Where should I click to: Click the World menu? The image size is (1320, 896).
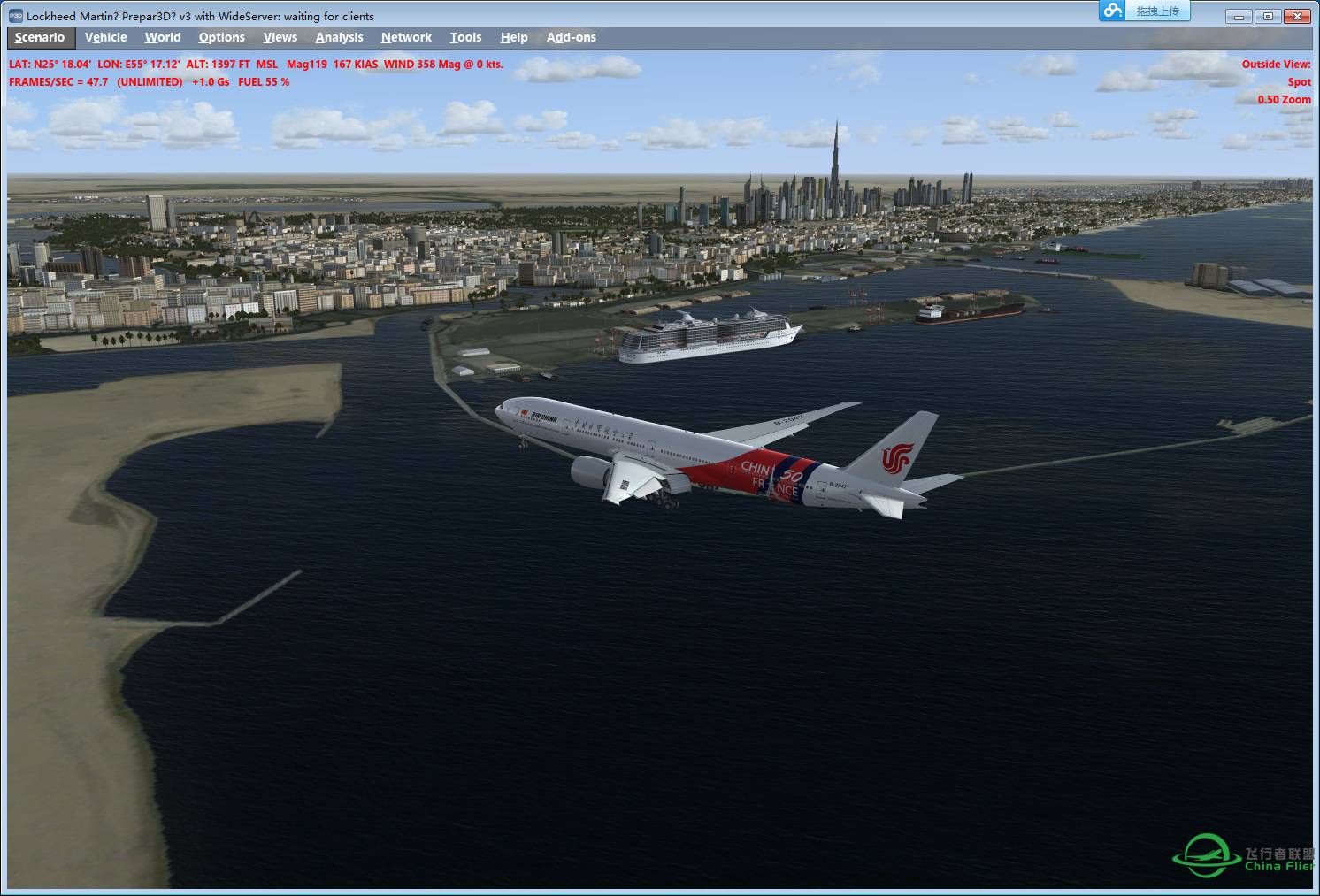163,37
